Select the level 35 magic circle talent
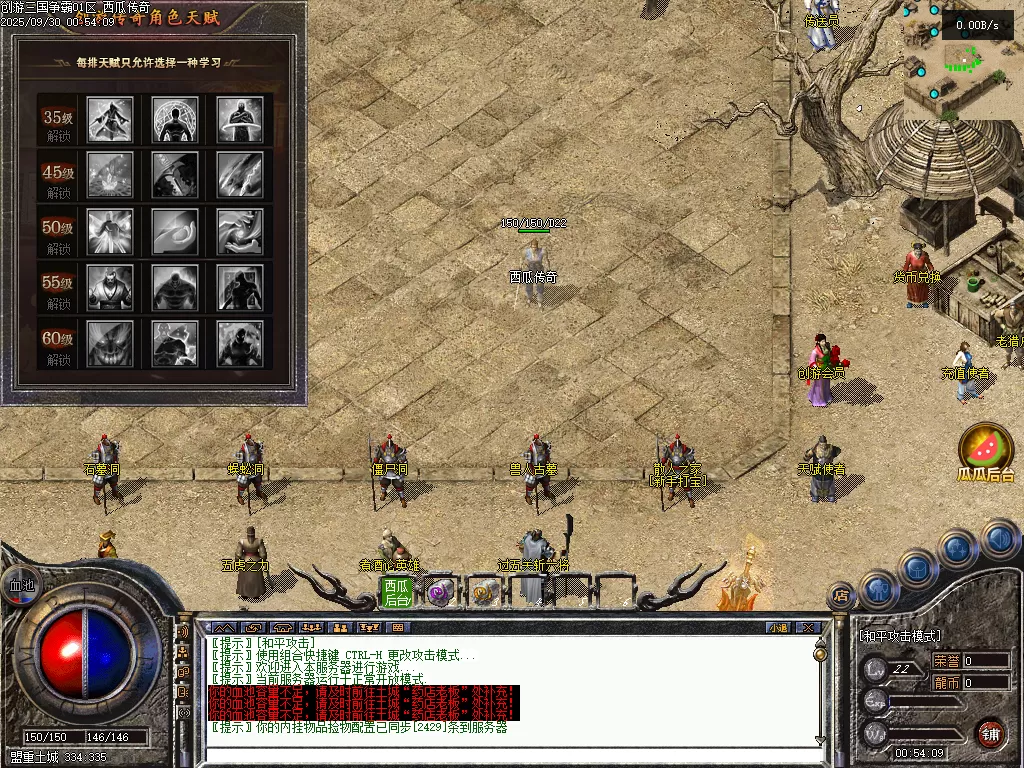The width and height of the screenshot is (1024, 768). click(175, 119)
